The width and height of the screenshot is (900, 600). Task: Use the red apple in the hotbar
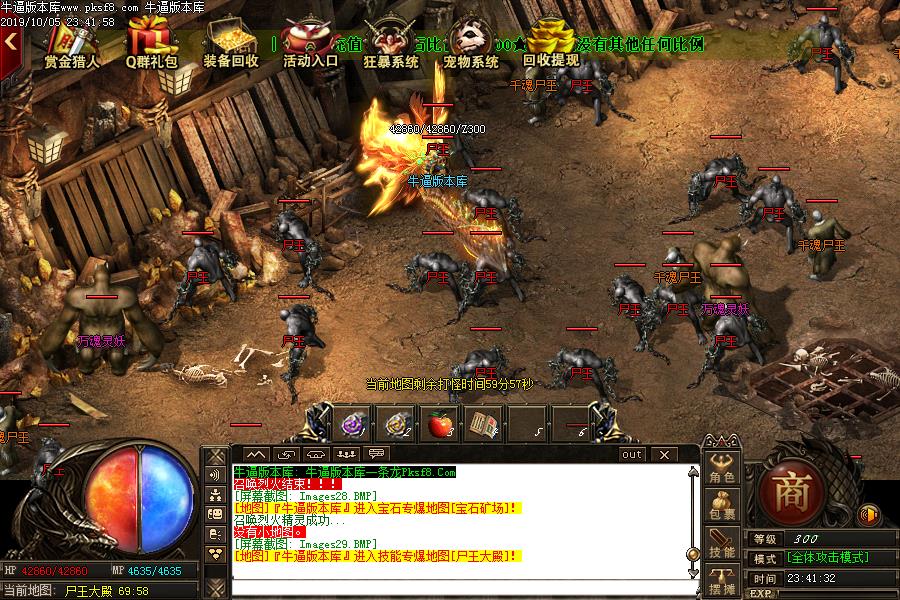(x=441, y=424)
